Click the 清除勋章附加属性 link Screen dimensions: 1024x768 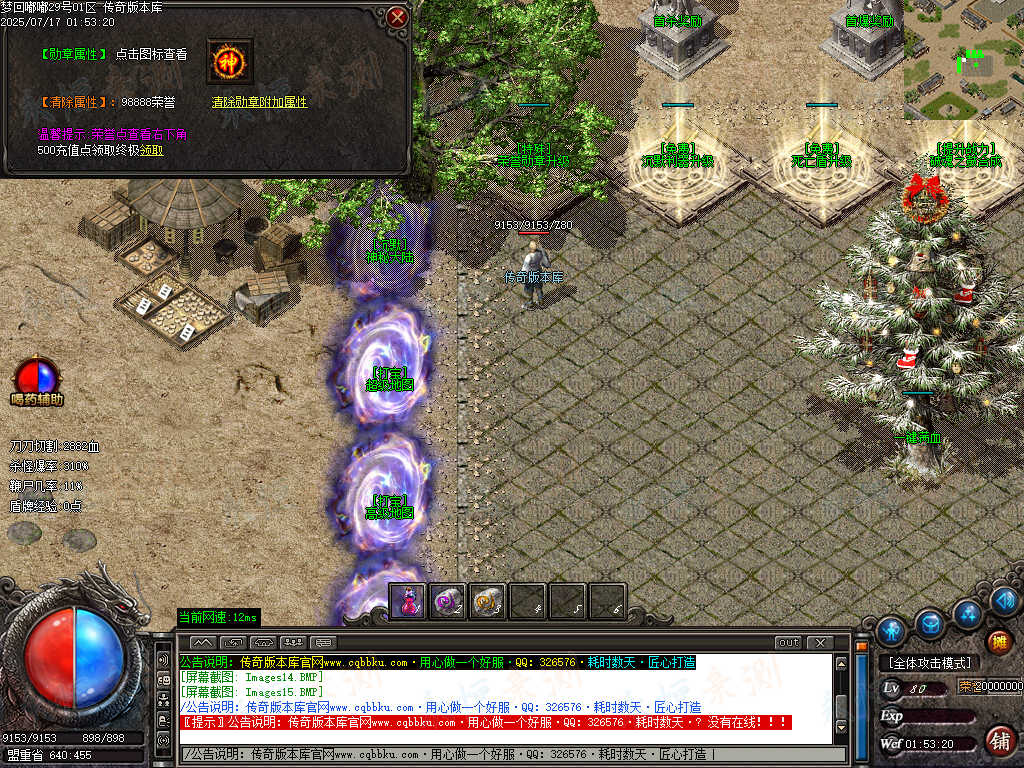(259, 102)
